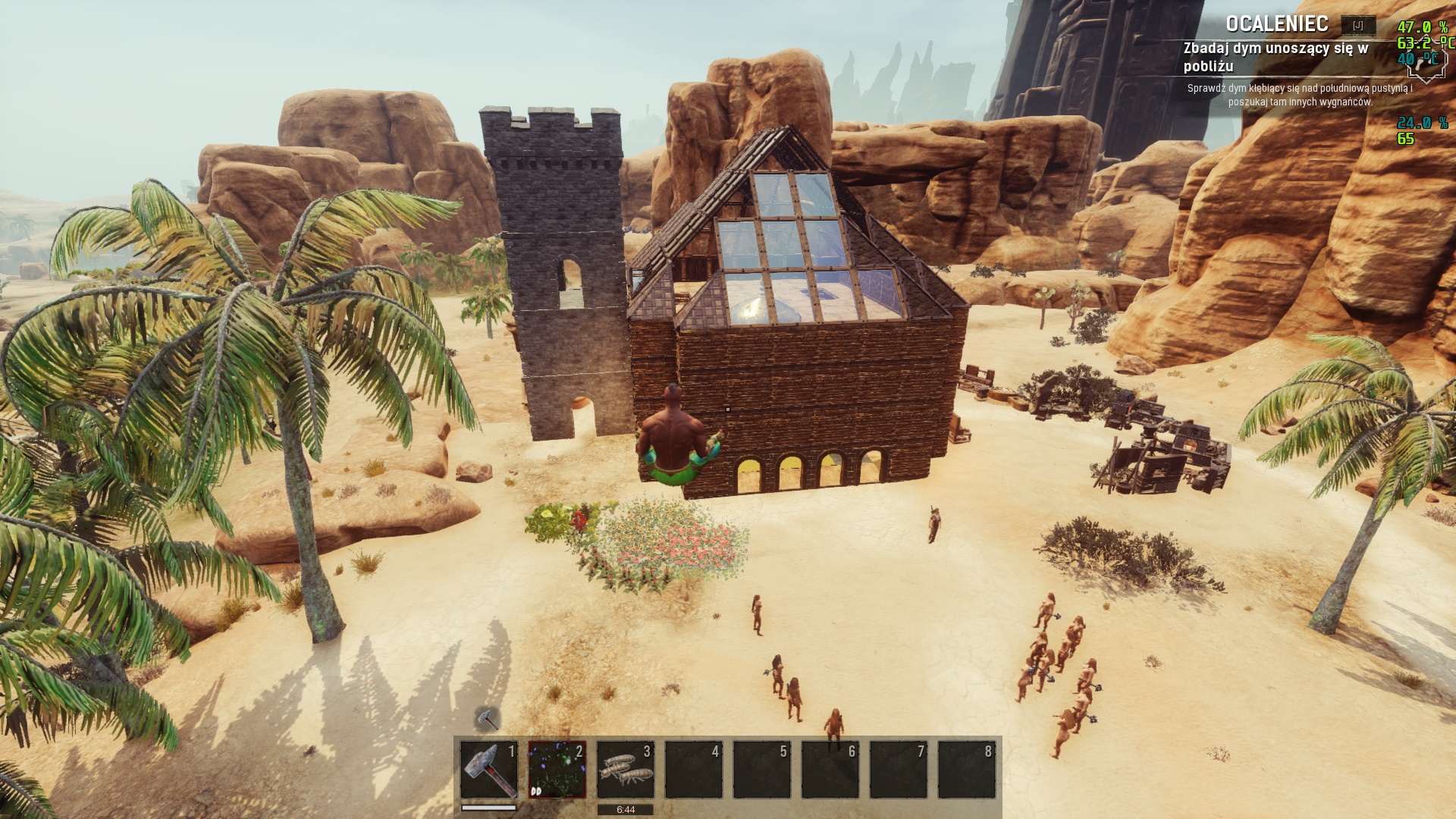
Task: Open the Ocaleniec quest tracker
Action: (1277, 24)
